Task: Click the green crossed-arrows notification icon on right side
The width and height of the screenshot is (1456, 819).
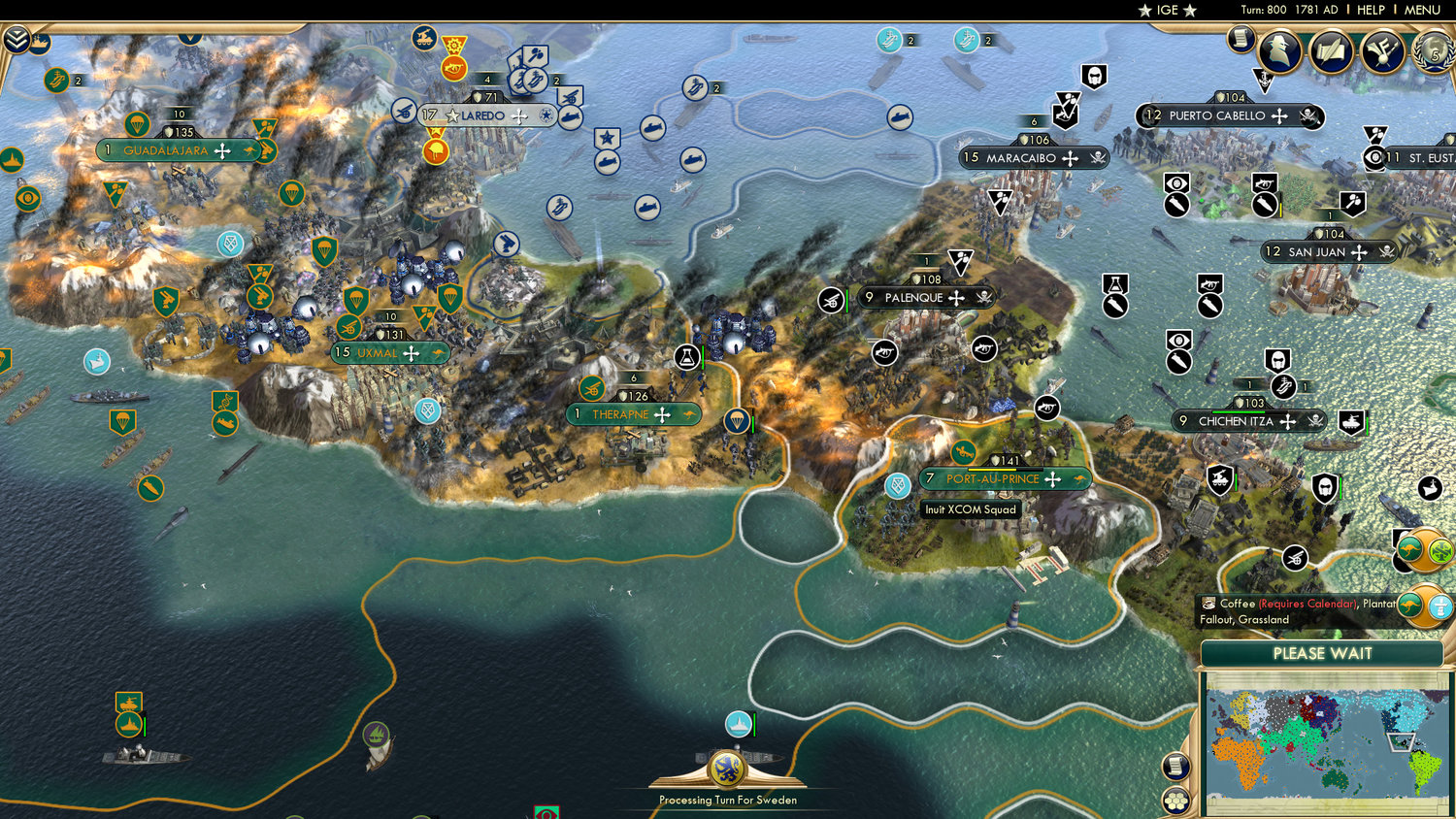Action: [x=1440, y=550]
